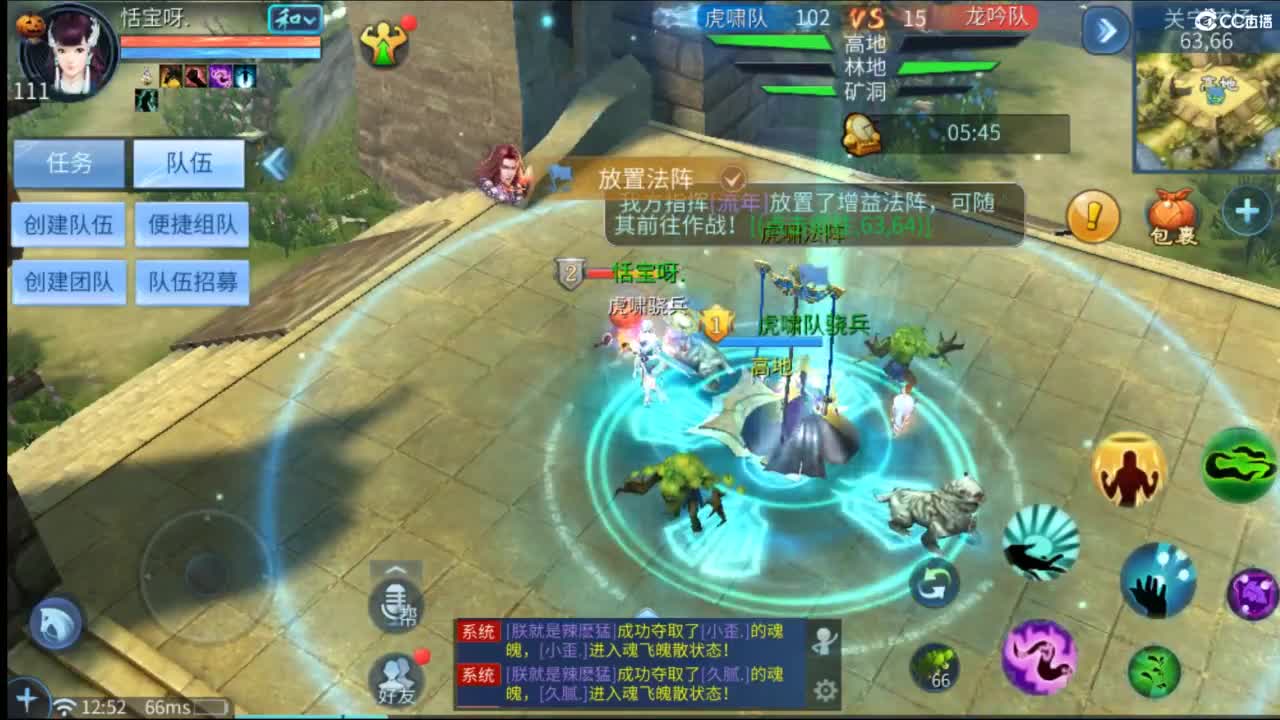The width and height of the screenshot is (1280, 720).
Task: Click the Halloween pumpkin event icon
Action: point(30,23)
